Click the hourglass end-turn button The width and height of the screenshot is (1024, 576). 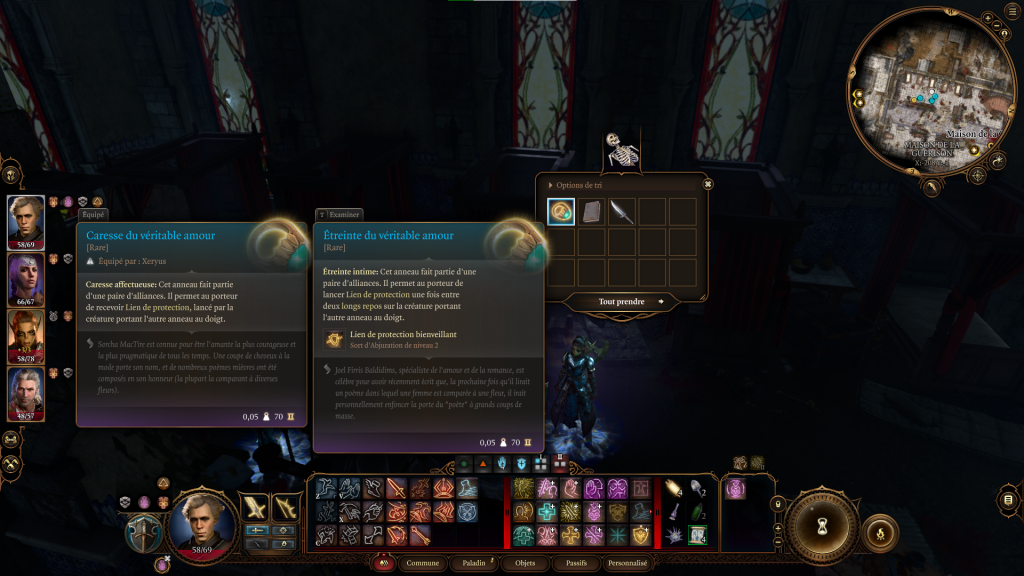tap(822, 525)
